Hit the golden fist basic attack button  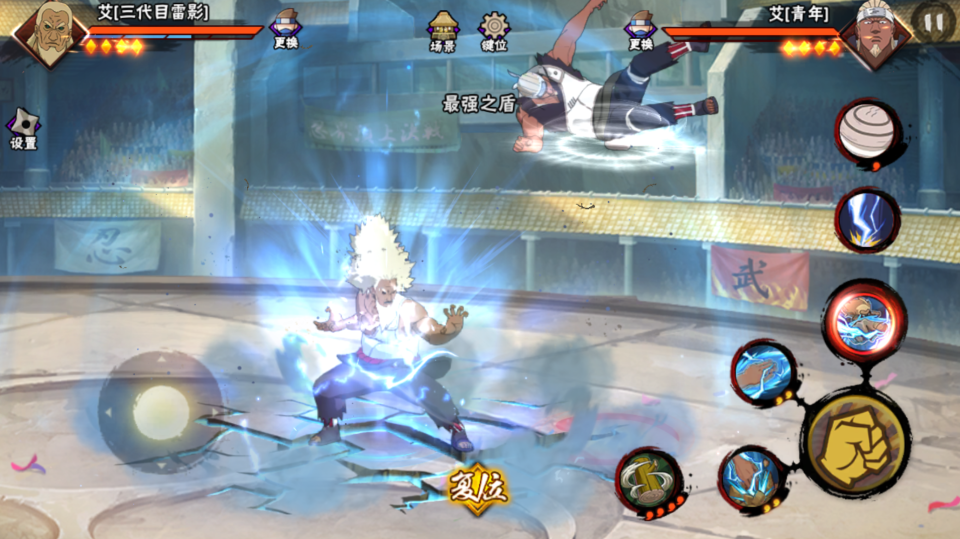point(855,441)
